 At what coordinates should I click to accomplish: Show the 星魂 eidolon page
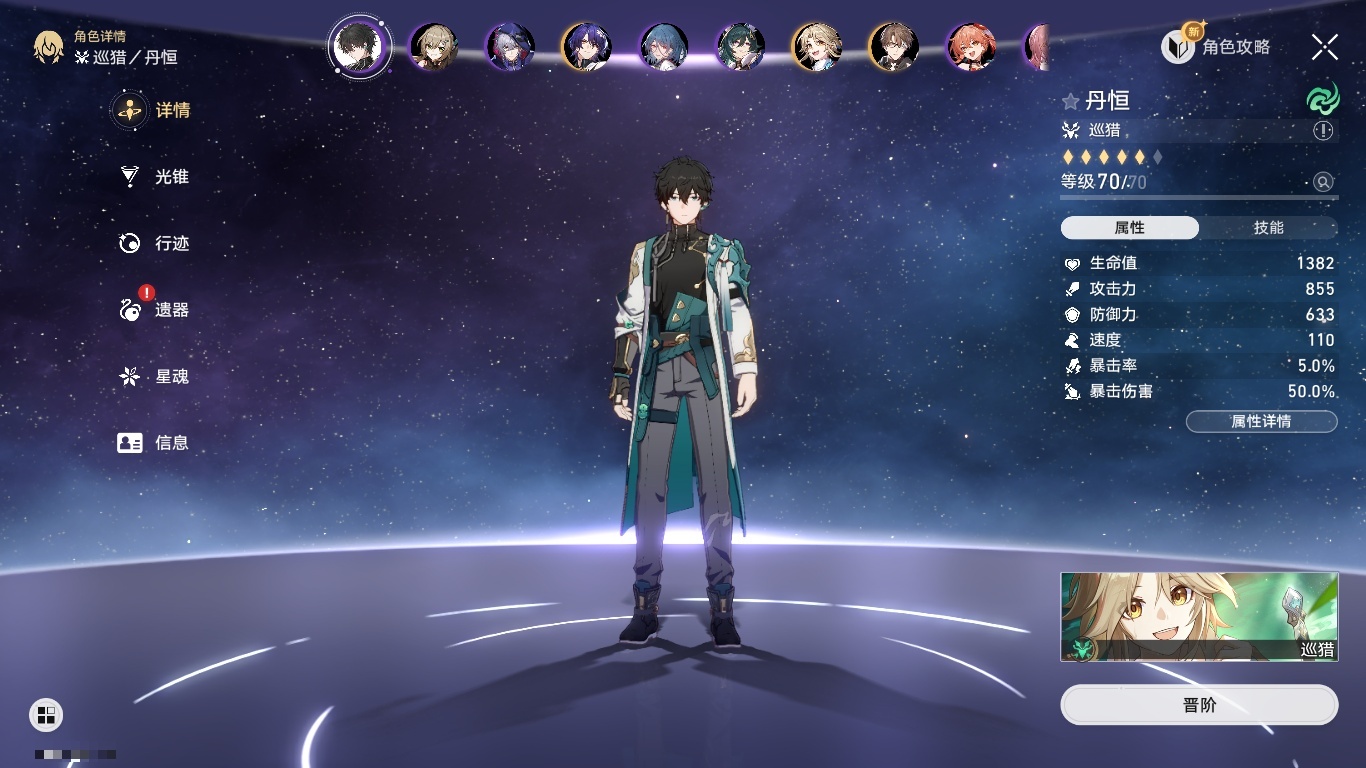pos(154,377)
